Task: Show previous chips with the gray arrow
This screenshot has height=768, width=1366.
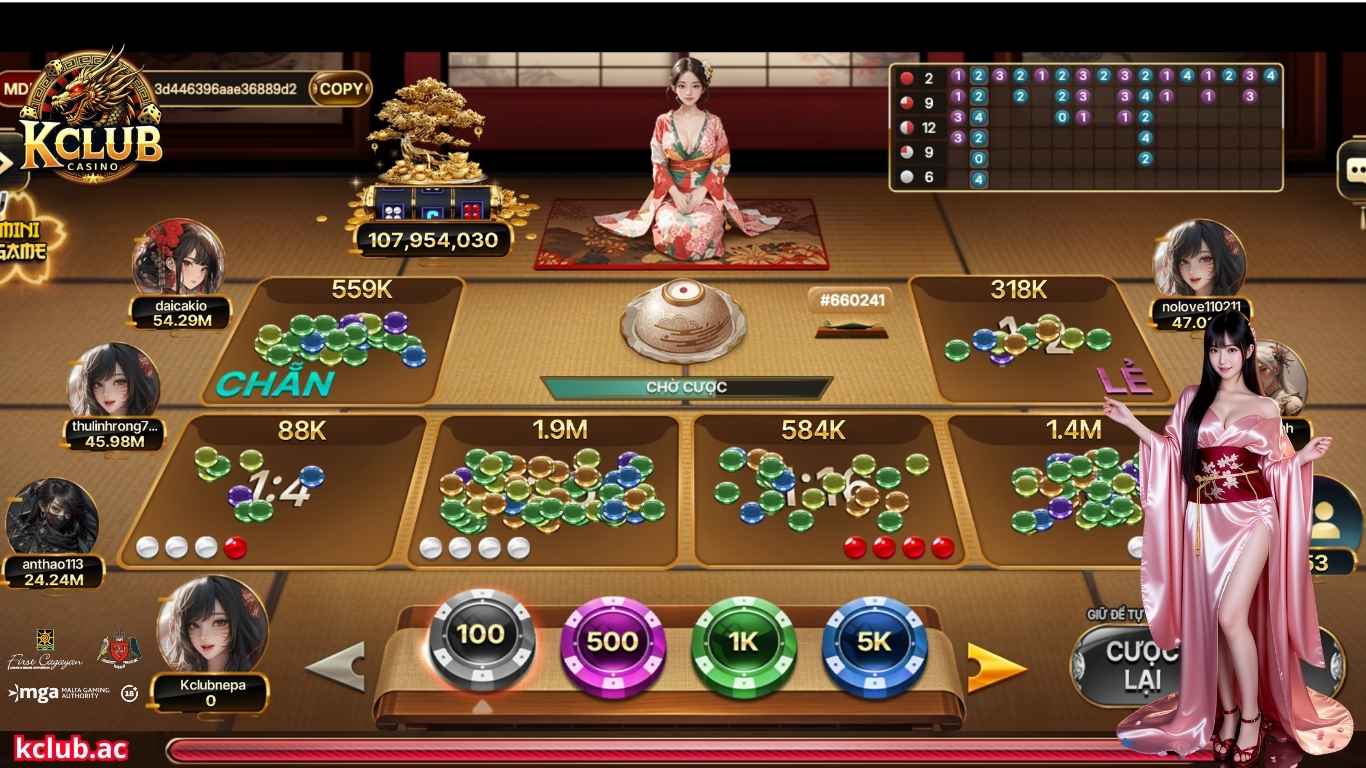Action: 335,667
